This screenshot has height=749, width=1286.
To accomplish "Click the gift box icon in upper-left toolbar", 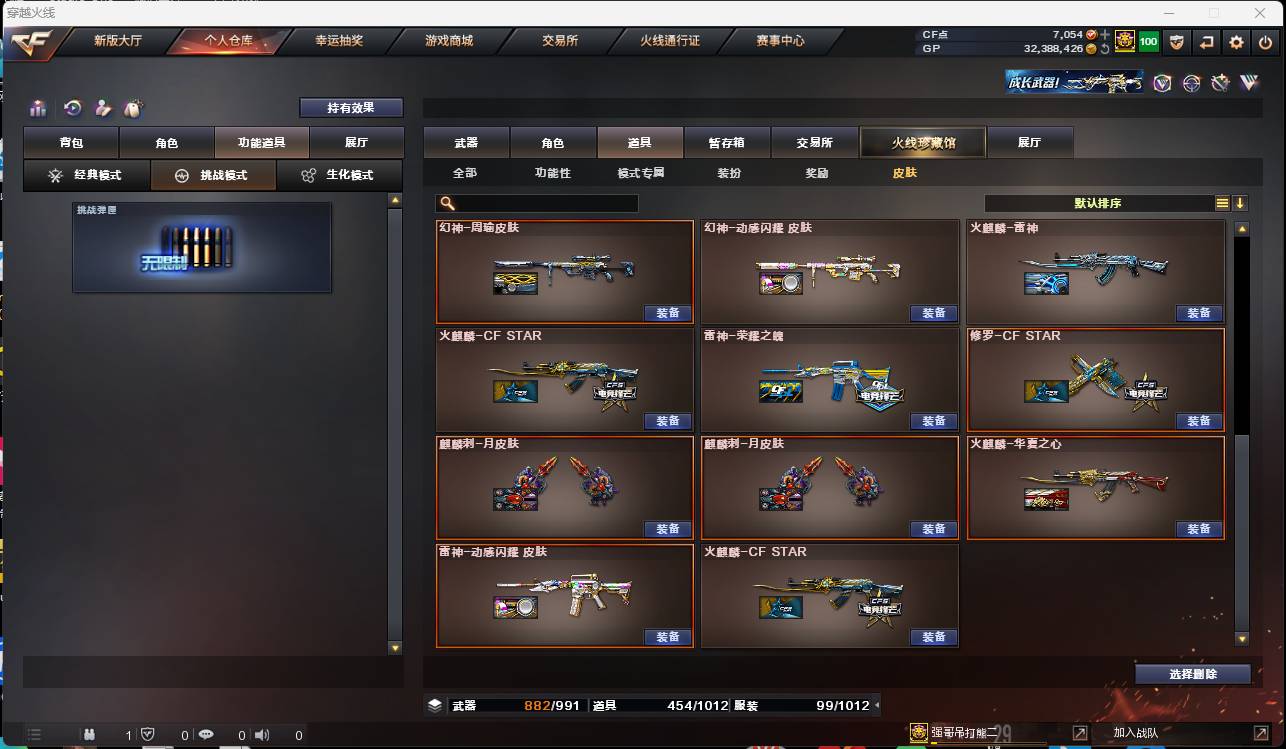I will [40, 107].
